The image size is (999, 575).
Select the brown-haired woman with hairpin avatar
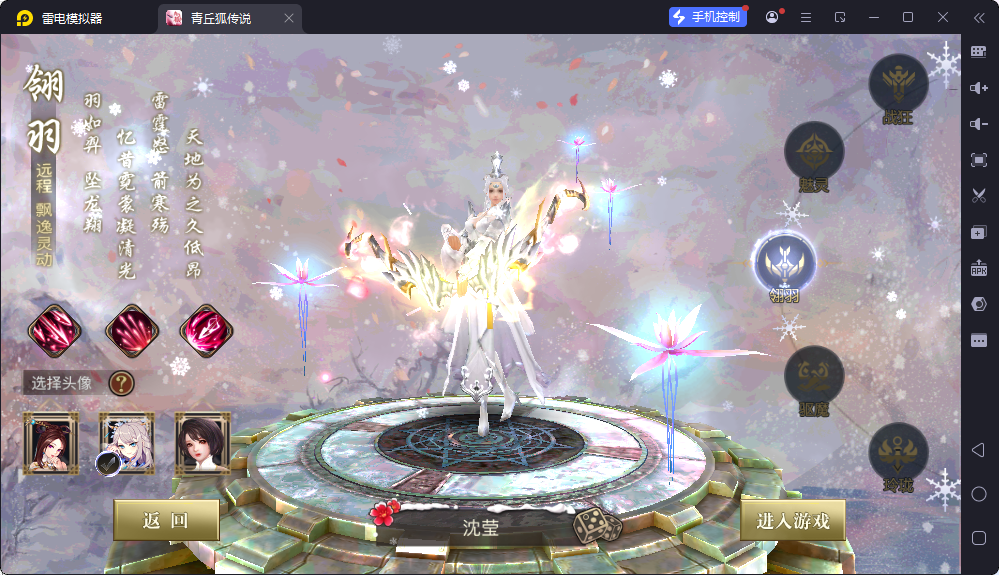(x=51, y=442)
